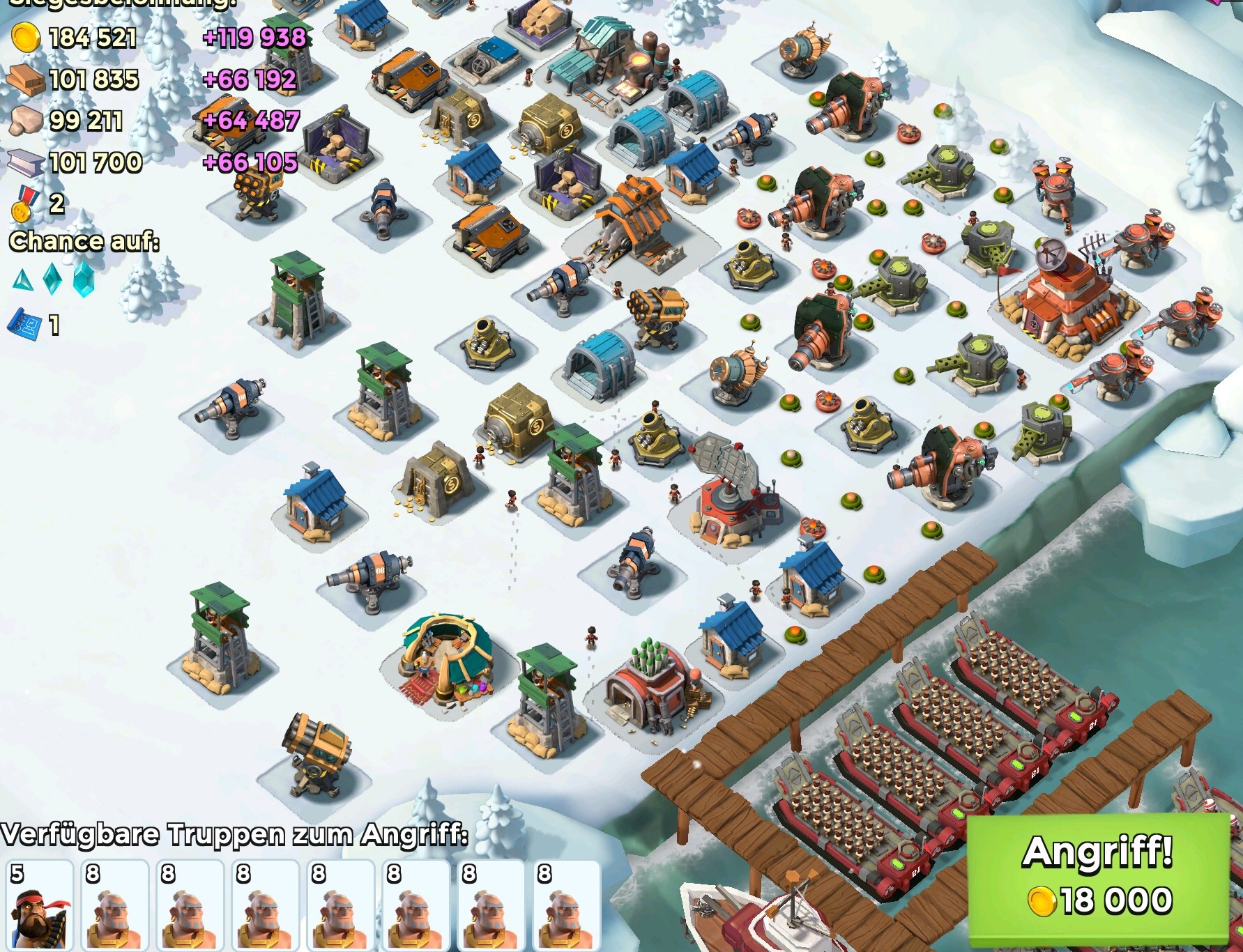Select the bandana hero troop card
The image size is (1243, 952).
click(40, 905)
